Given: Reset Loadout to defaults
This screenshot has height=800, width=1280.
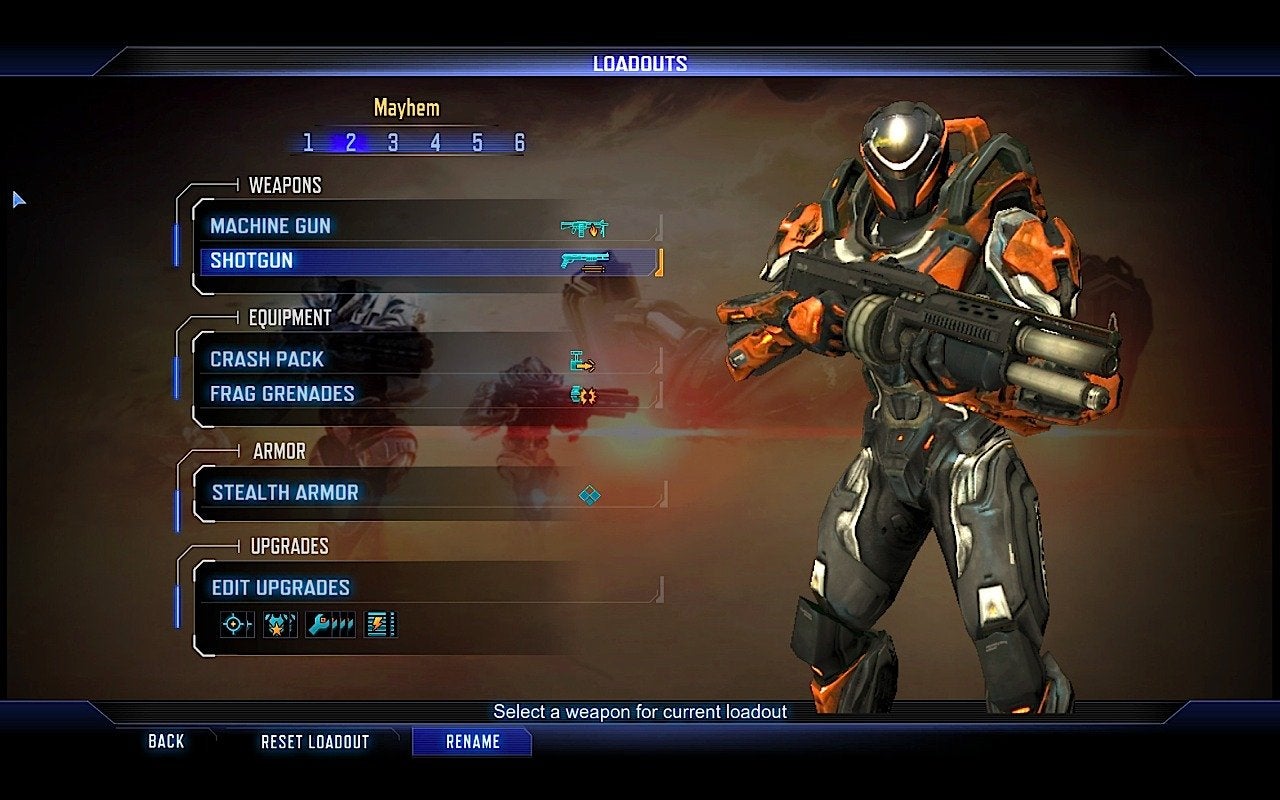Looking at the screenshot, I should (315, 742).
